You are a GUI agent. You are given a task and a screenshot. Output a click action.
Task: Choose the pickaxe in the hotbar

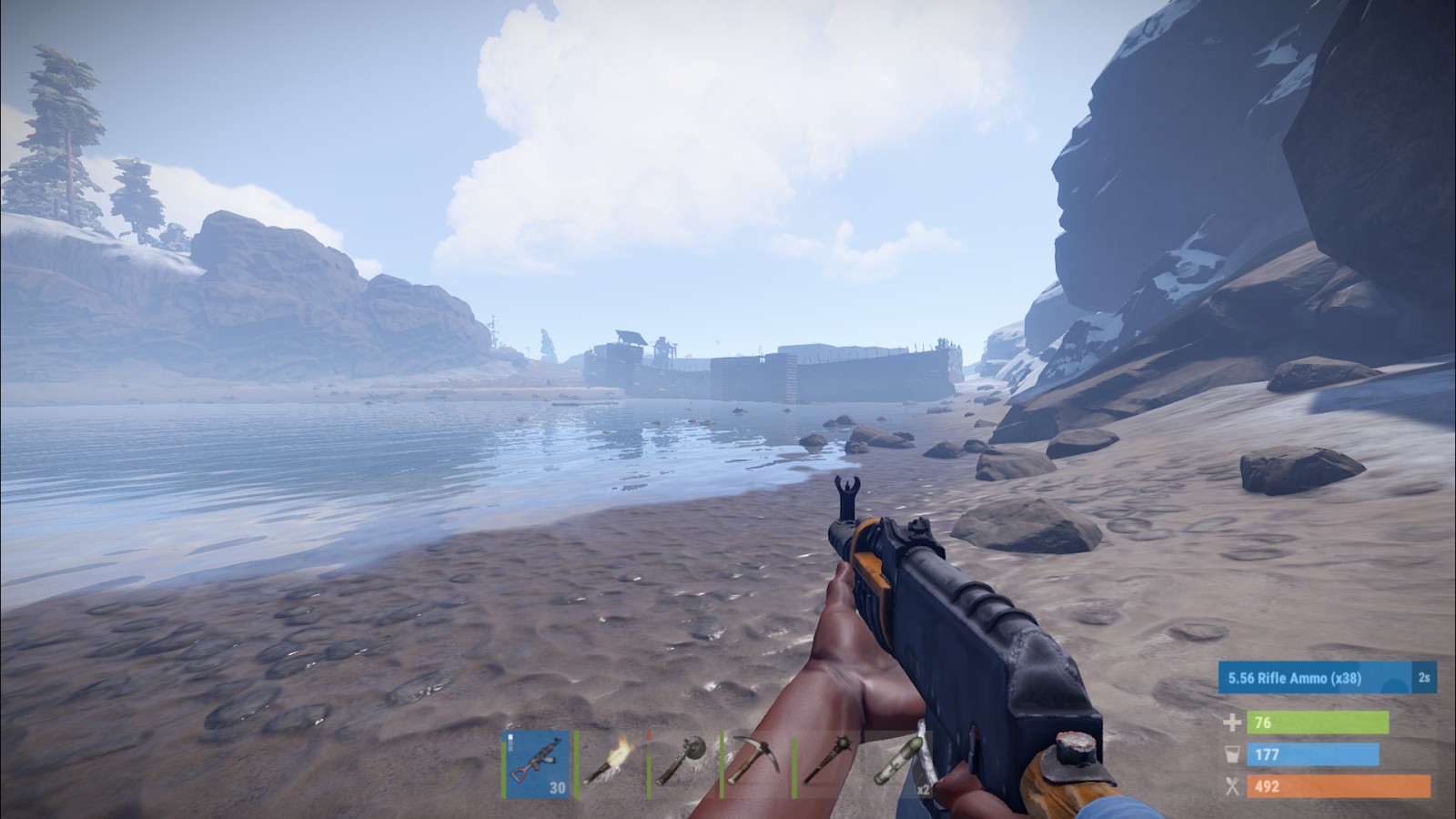click(754, 764)
